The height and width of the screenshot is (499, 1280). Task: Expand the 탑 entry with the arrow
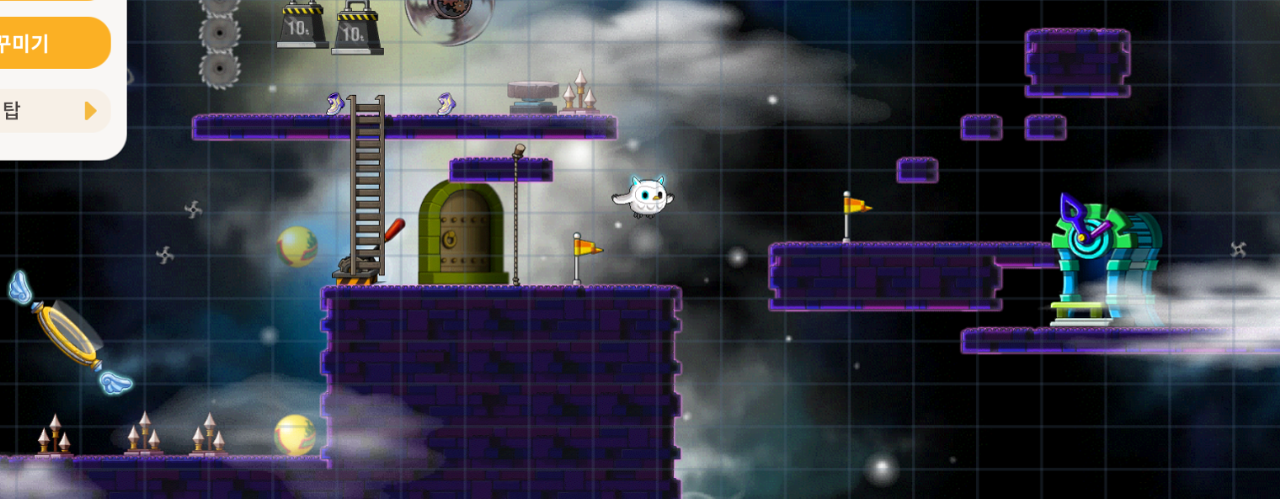pos(88,110)
